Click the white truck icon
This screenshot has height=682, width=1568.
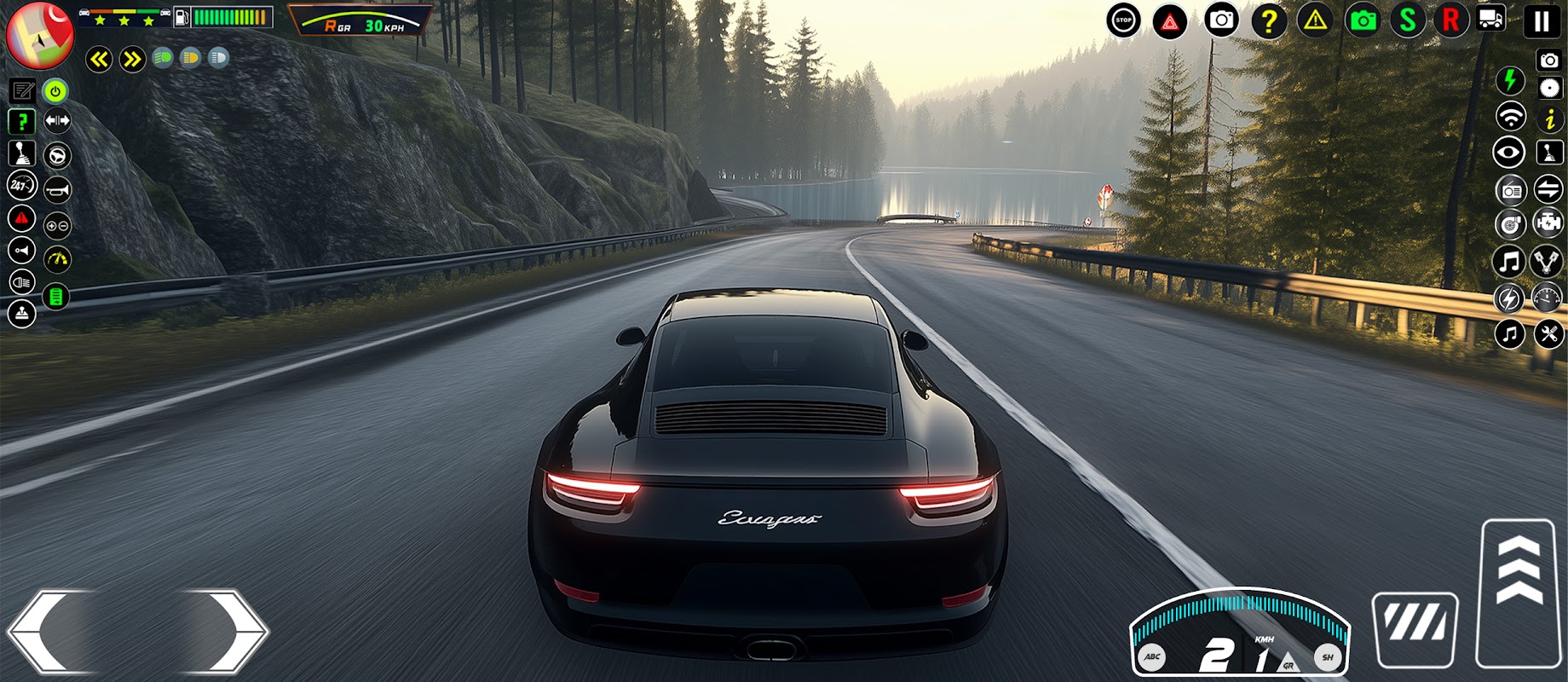[1491, 19]
